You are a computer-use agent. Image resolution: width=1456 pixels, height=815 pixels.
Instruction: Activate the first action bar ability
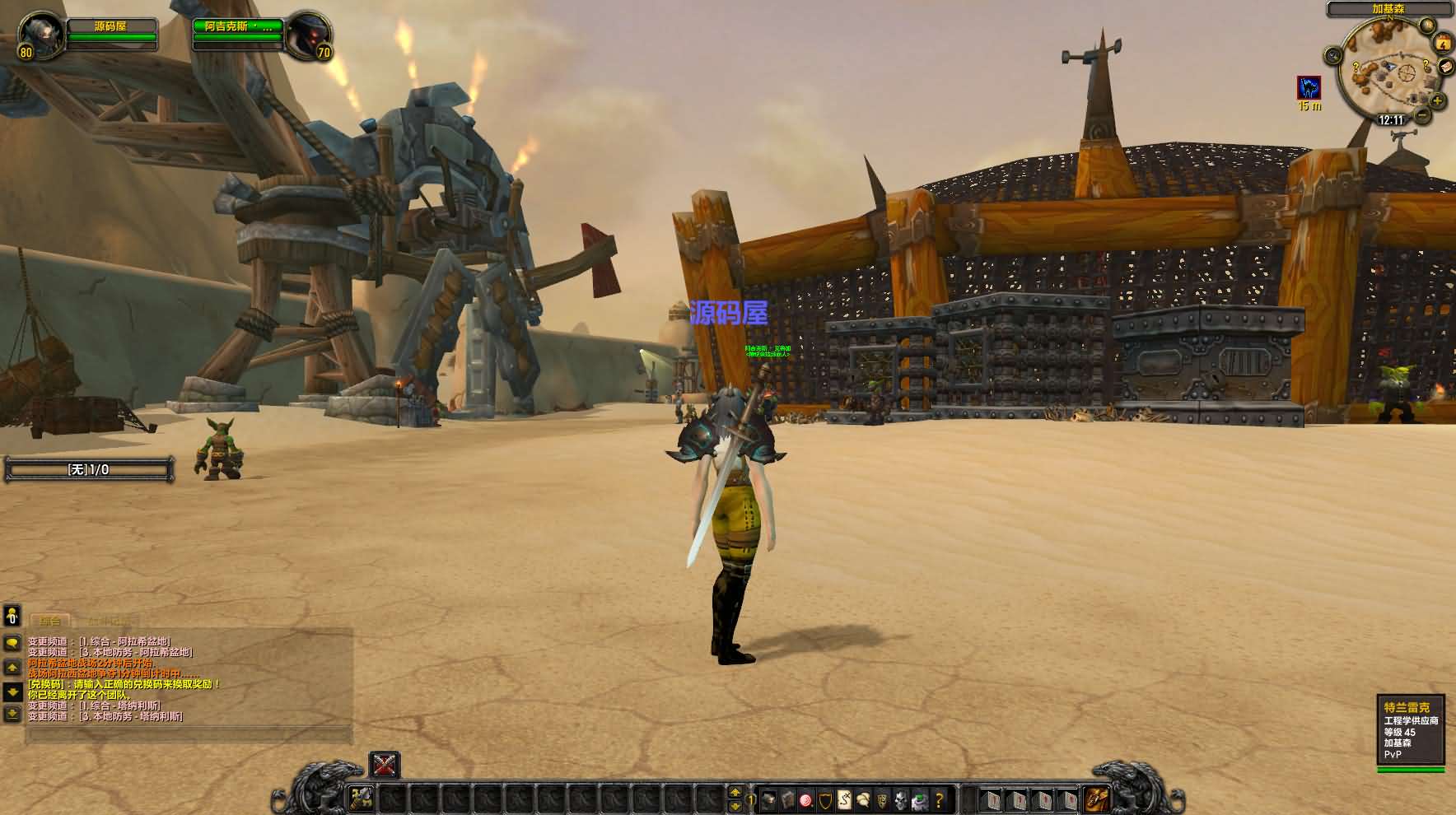click(x=361, y=797)
